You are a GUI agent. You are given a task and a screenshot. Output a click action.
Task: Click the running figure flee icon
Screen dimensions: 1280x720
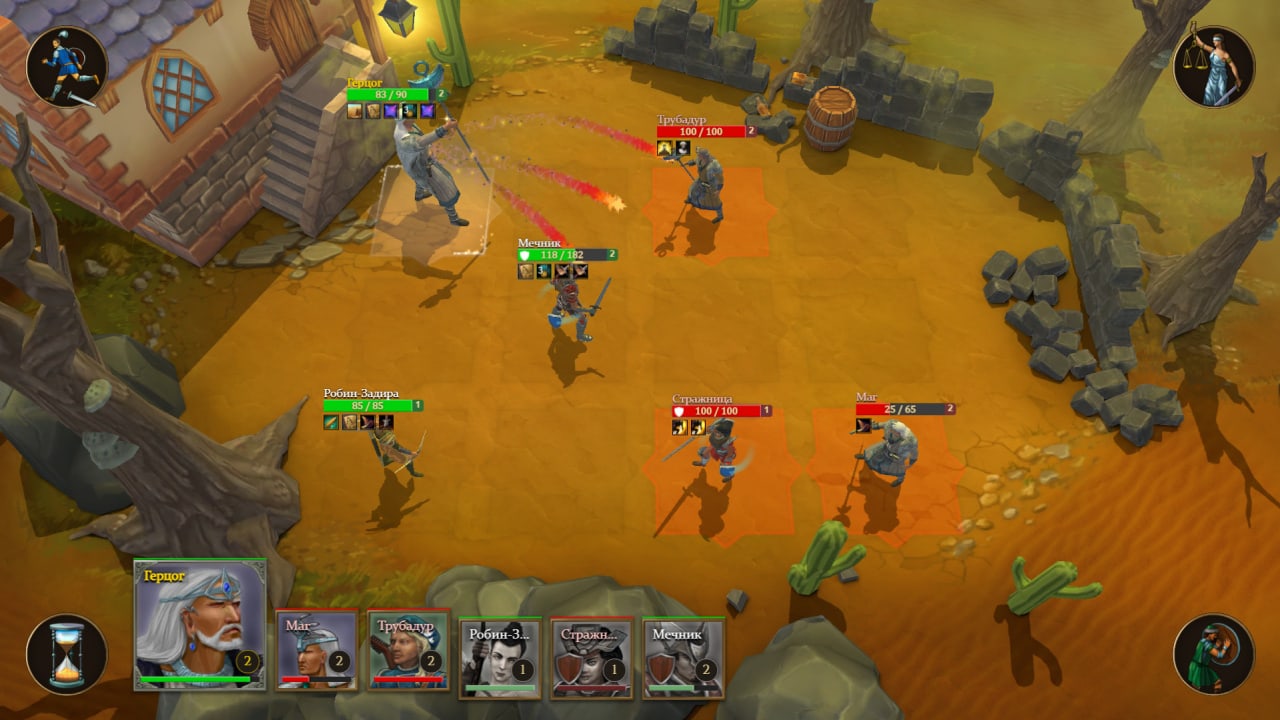67,67
